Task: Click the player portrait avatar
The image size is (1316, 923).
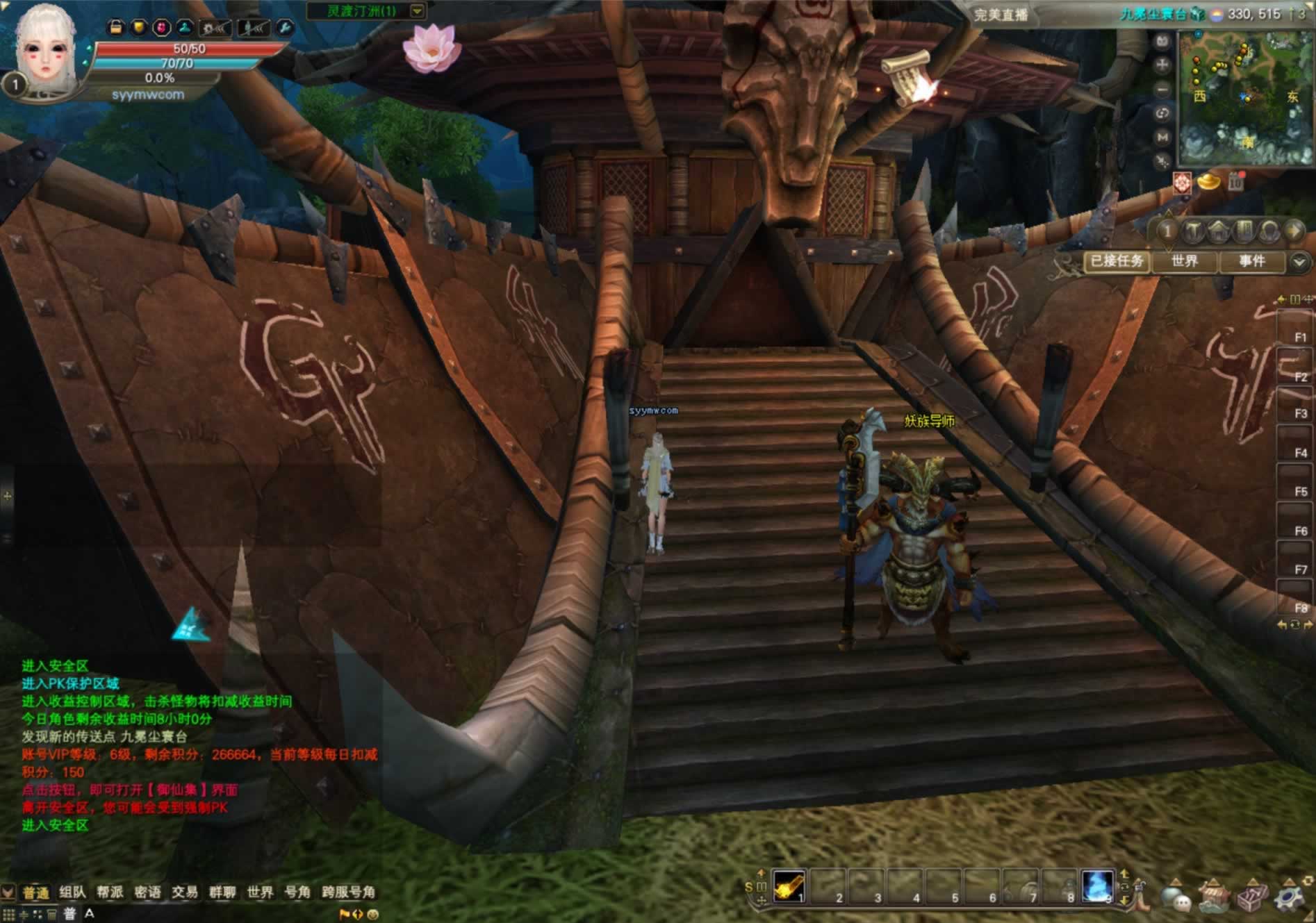Action: [46, 50]
